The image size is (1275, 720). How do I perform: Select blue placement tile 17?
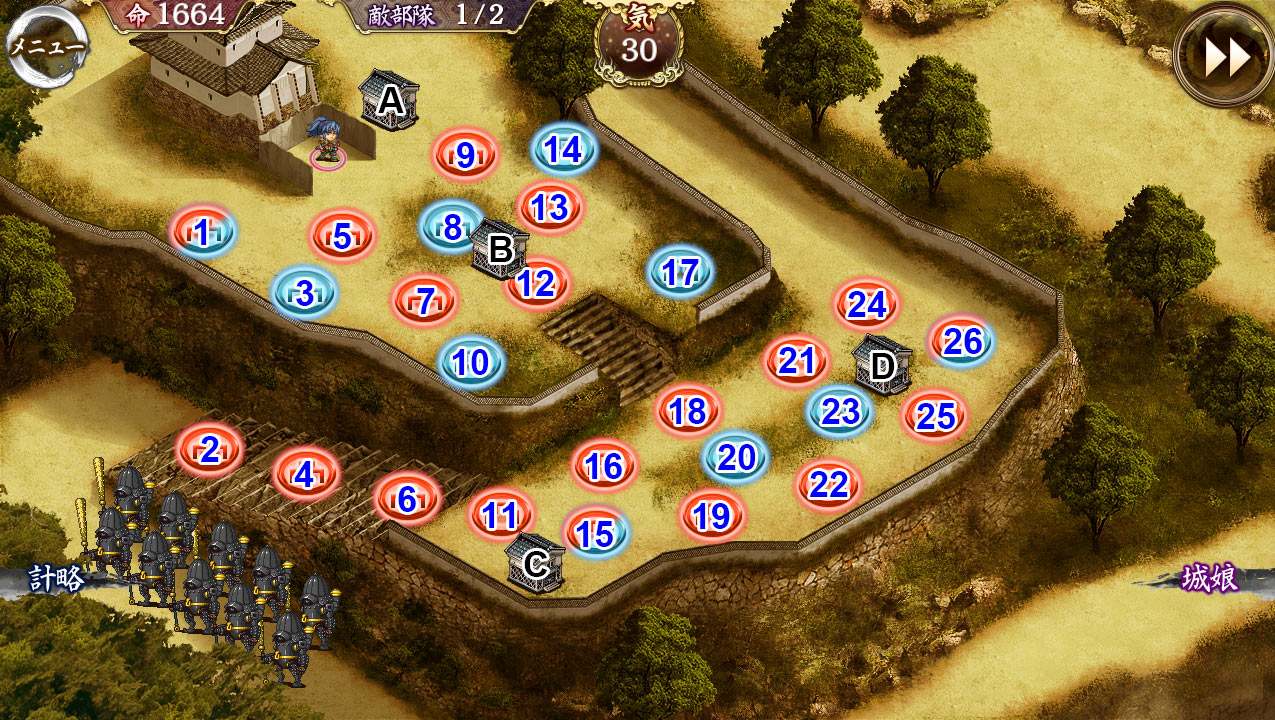(681, 272)
